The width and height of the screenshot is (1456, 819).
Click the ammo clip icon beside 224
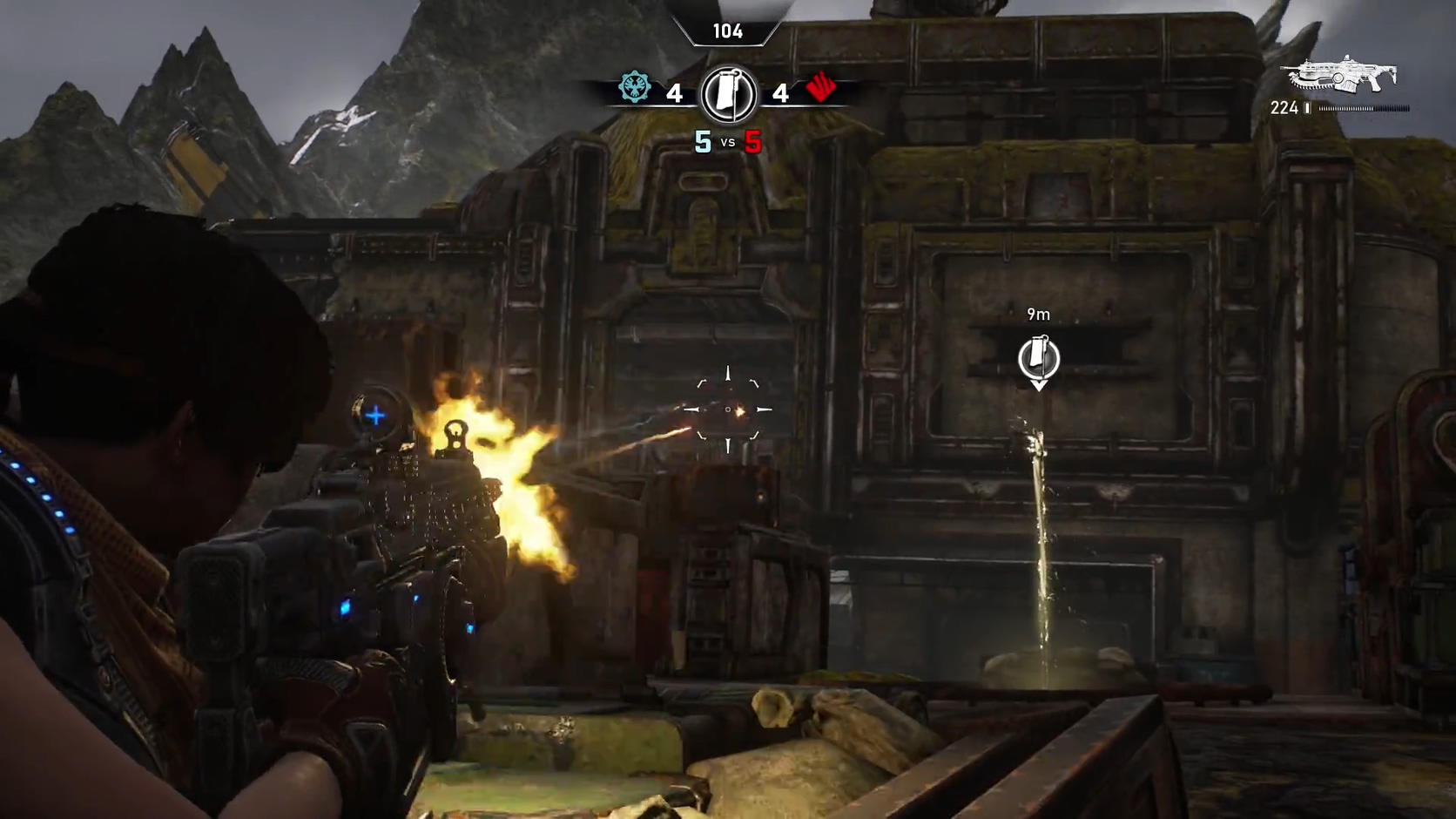point(1309,108)
